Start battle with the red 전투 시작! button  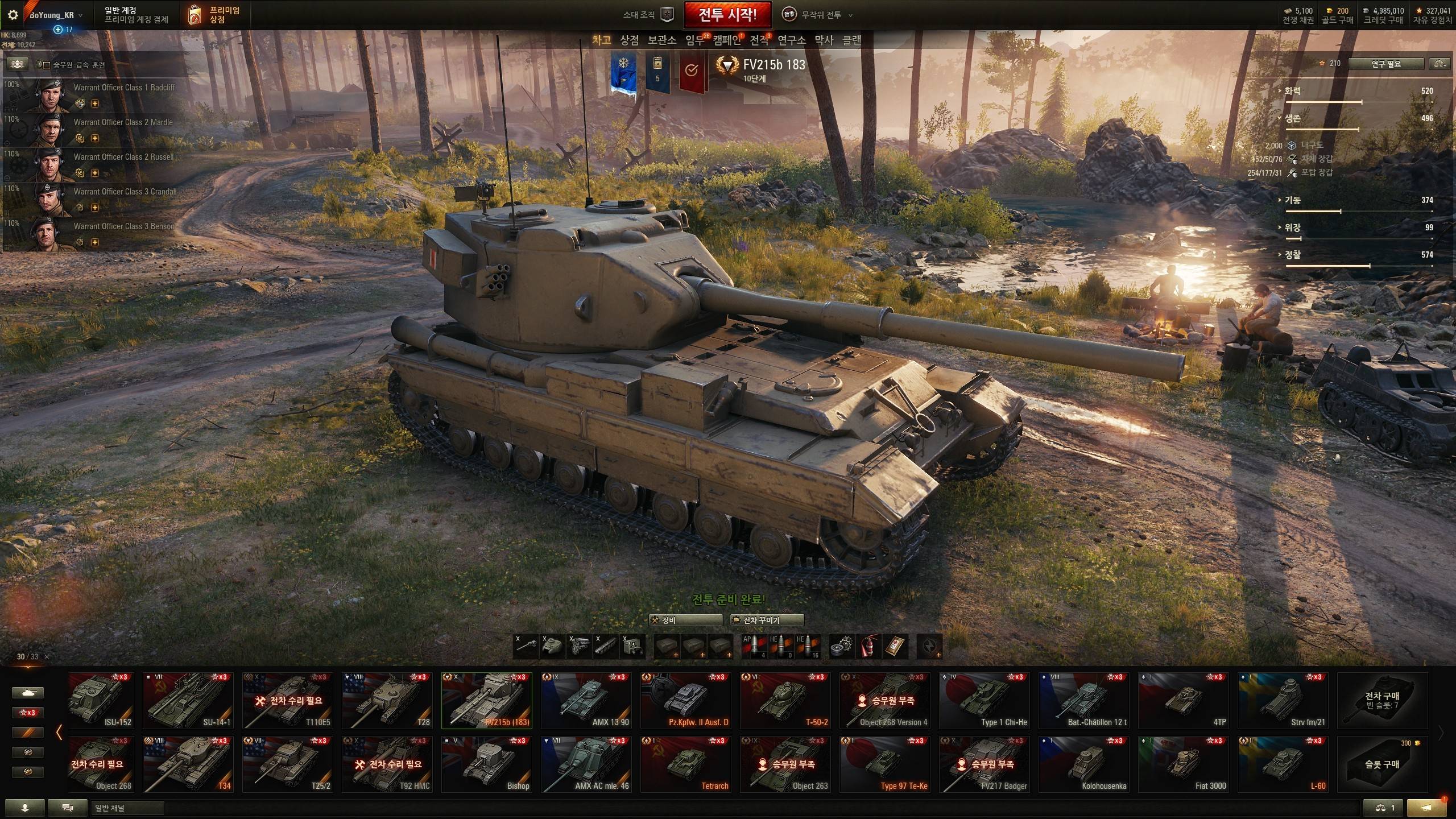(x=727, y=15)
